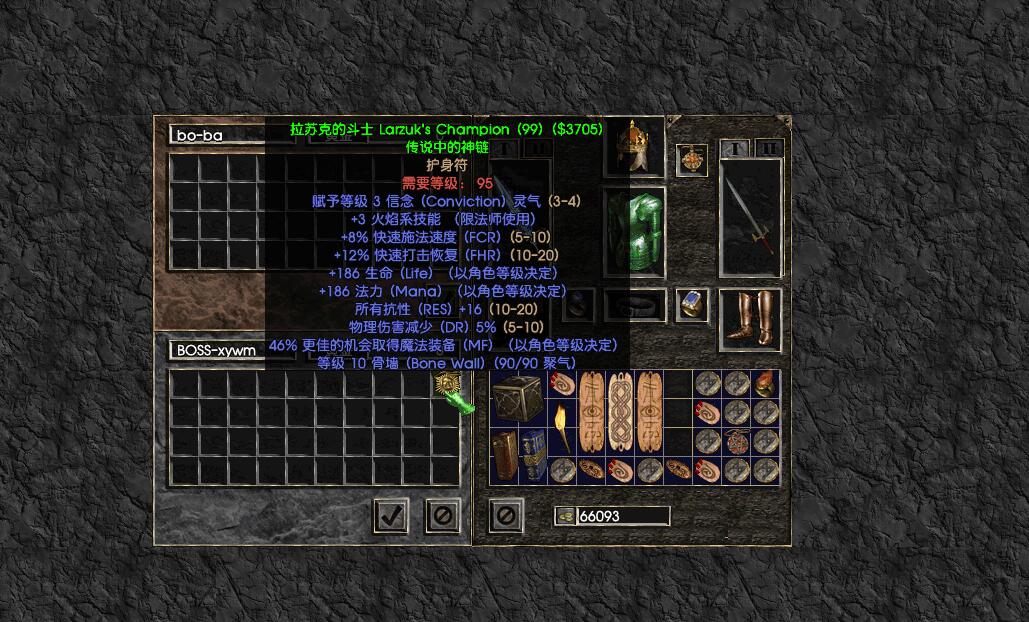The width and height of the screenshot is (1029, 622).
Task: Switch to weapon set I above the sword
Action: 735,149
